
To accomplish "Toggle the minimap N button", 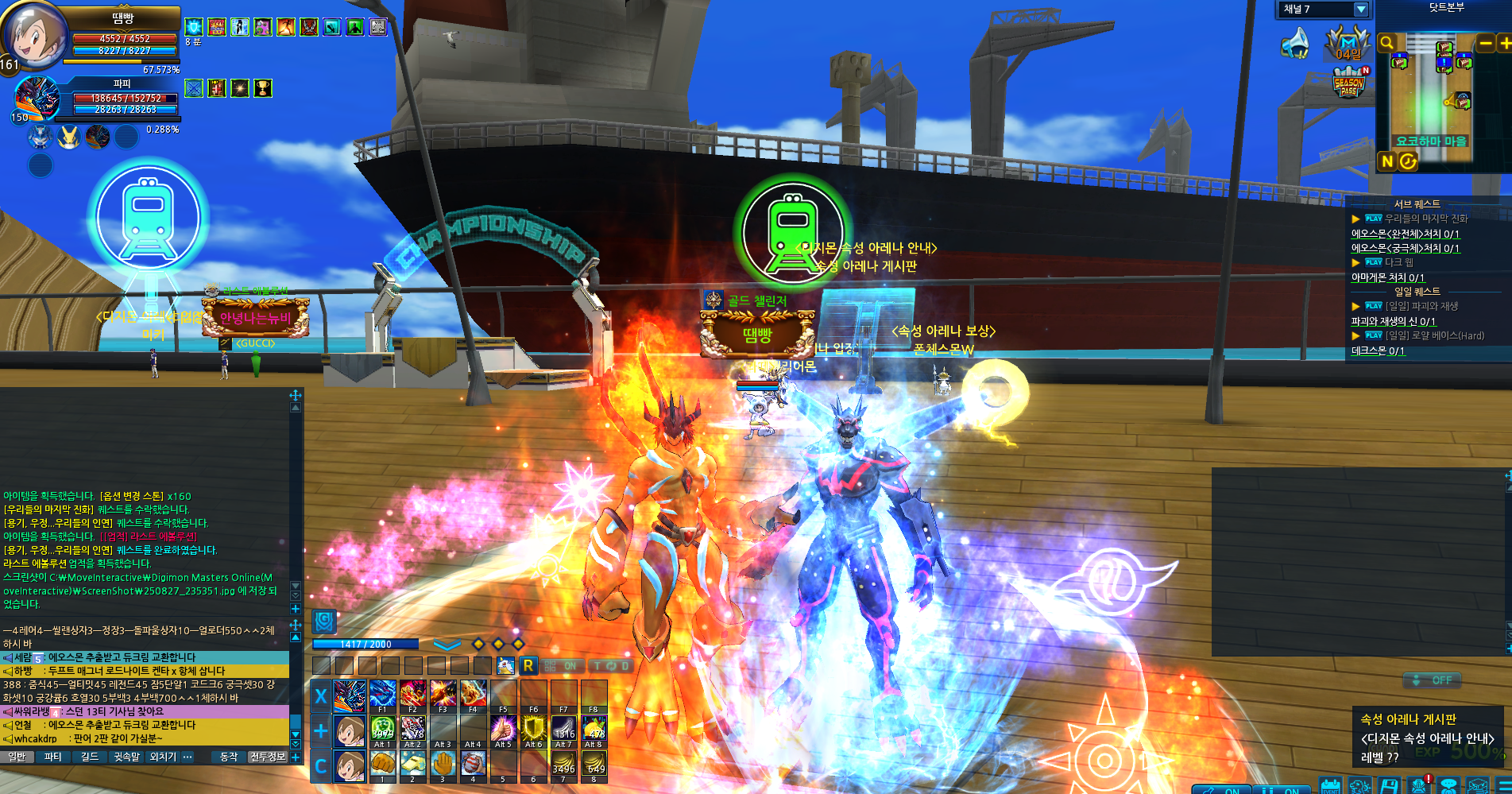I will click(x=1387, y=161).
